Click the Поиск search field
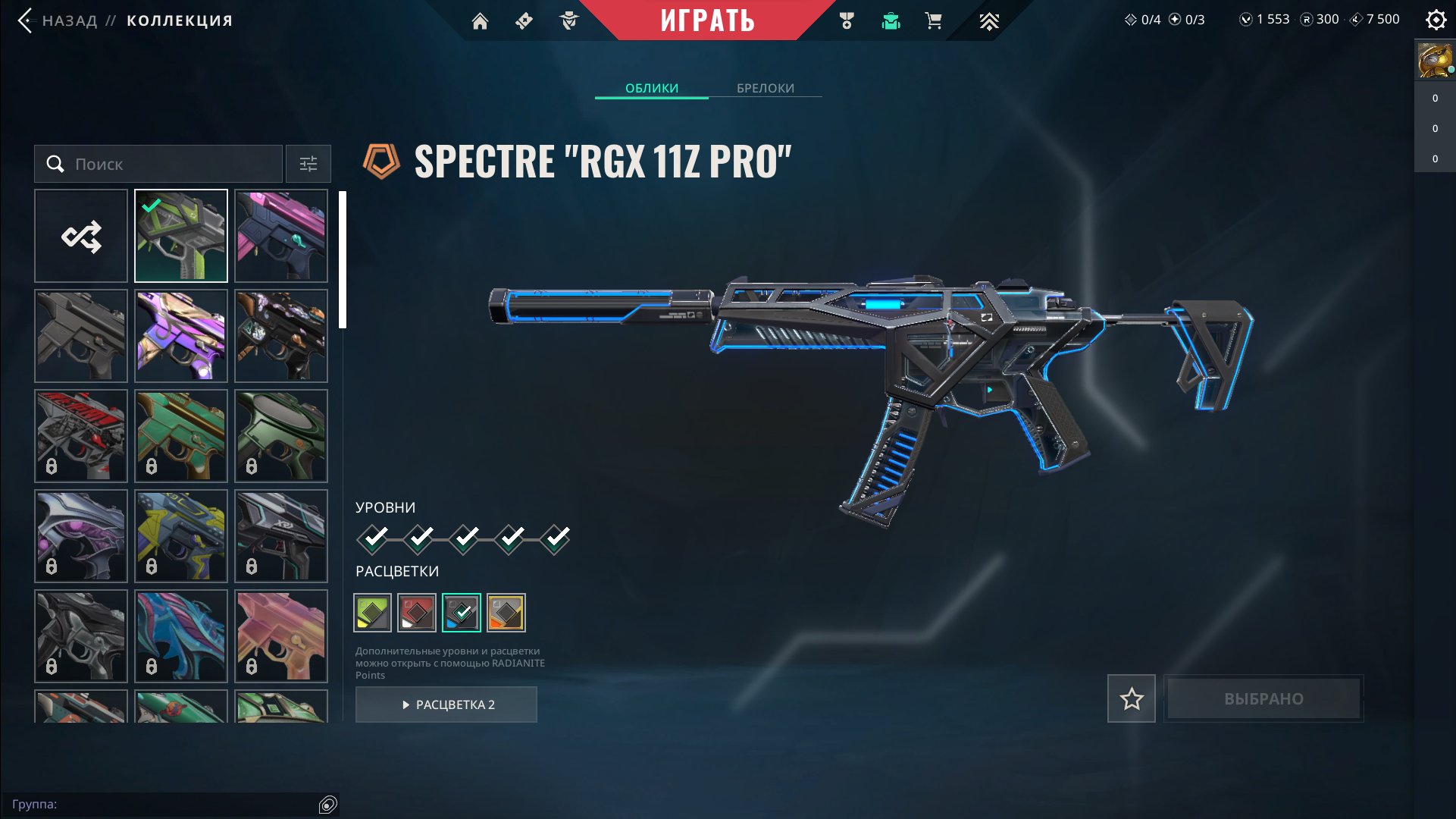Screen dimensions: 1456x819 tap(159, 164)
